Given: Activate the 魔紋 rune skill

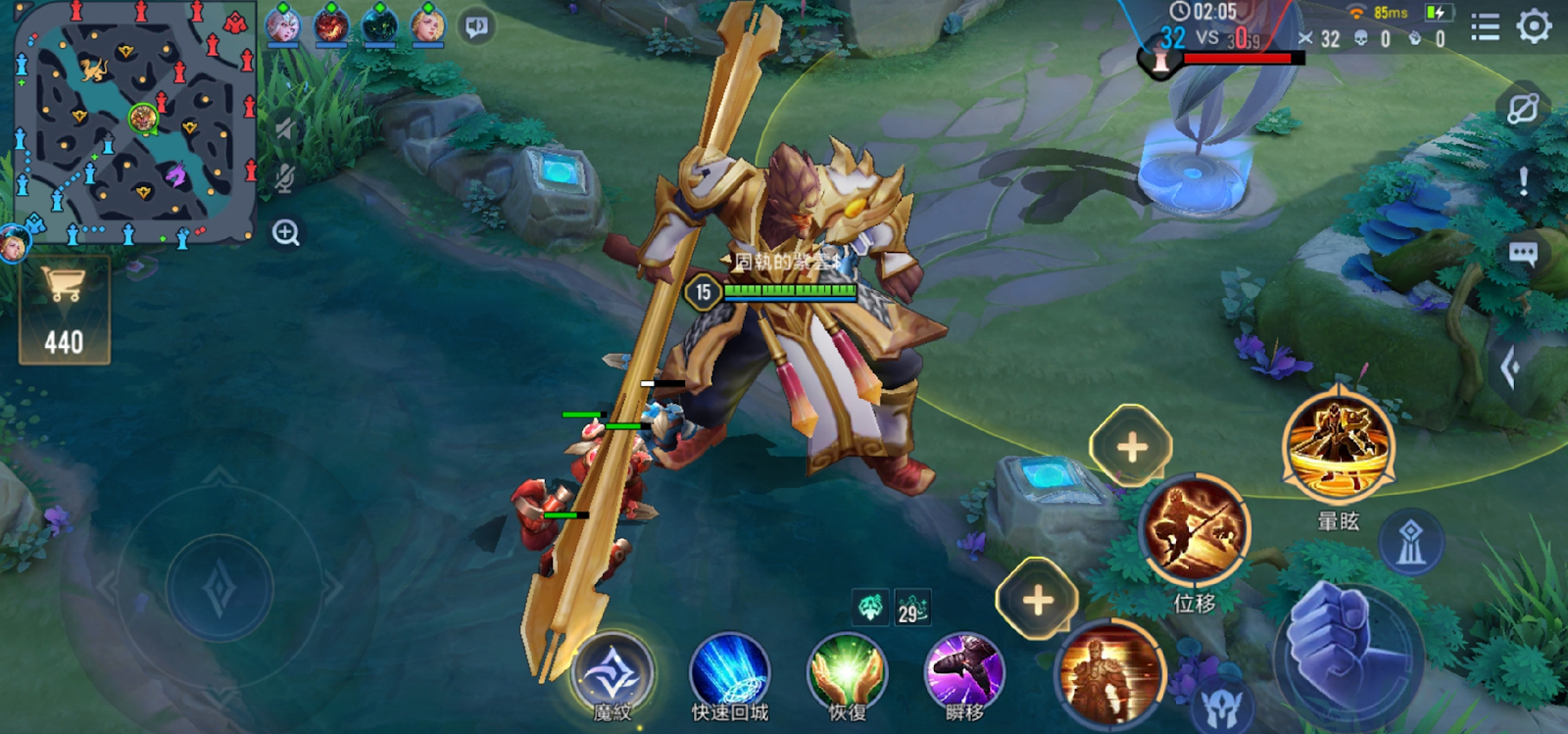Looking at the screenshot, I should pos(613,674).
